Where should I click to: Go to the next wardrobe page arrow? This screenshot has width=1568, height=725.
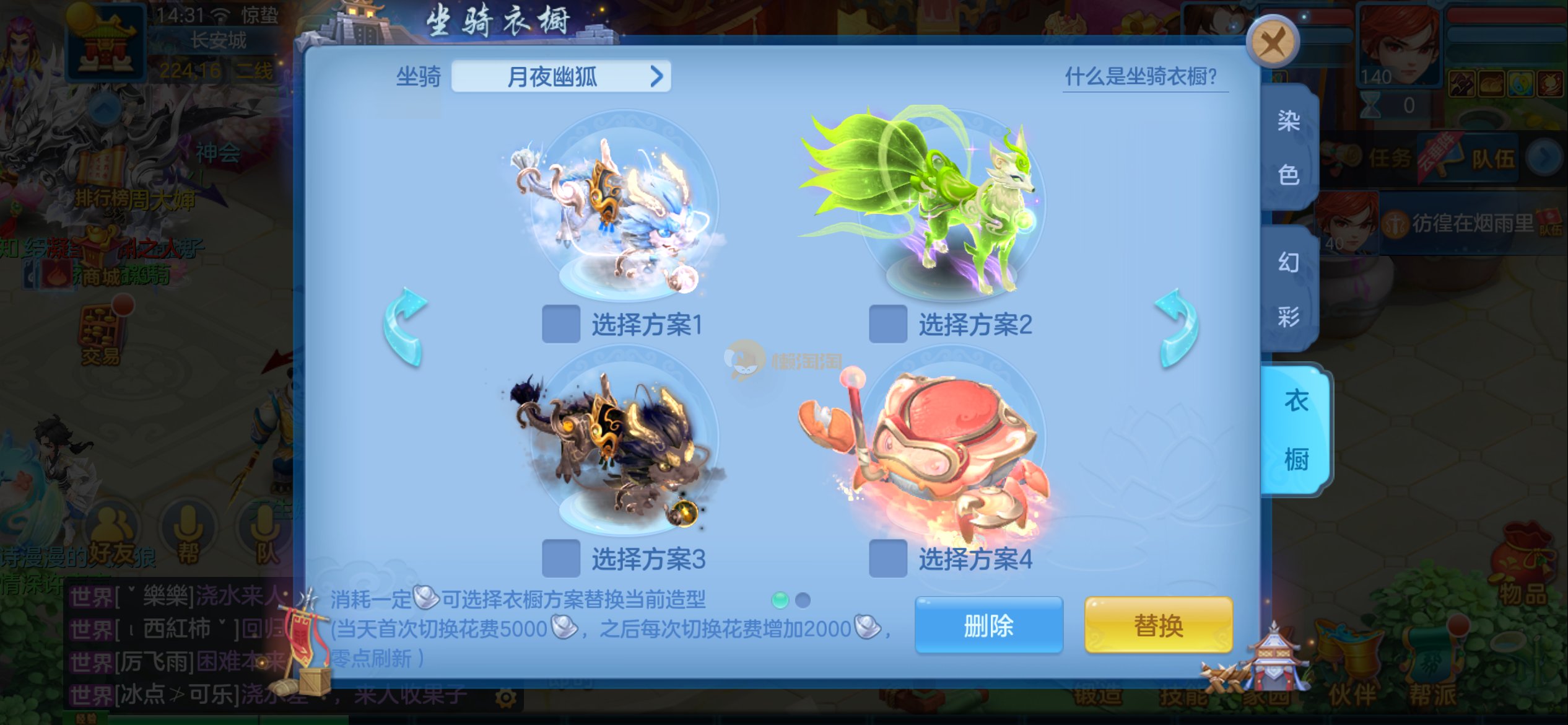[x=1177, y=327]
